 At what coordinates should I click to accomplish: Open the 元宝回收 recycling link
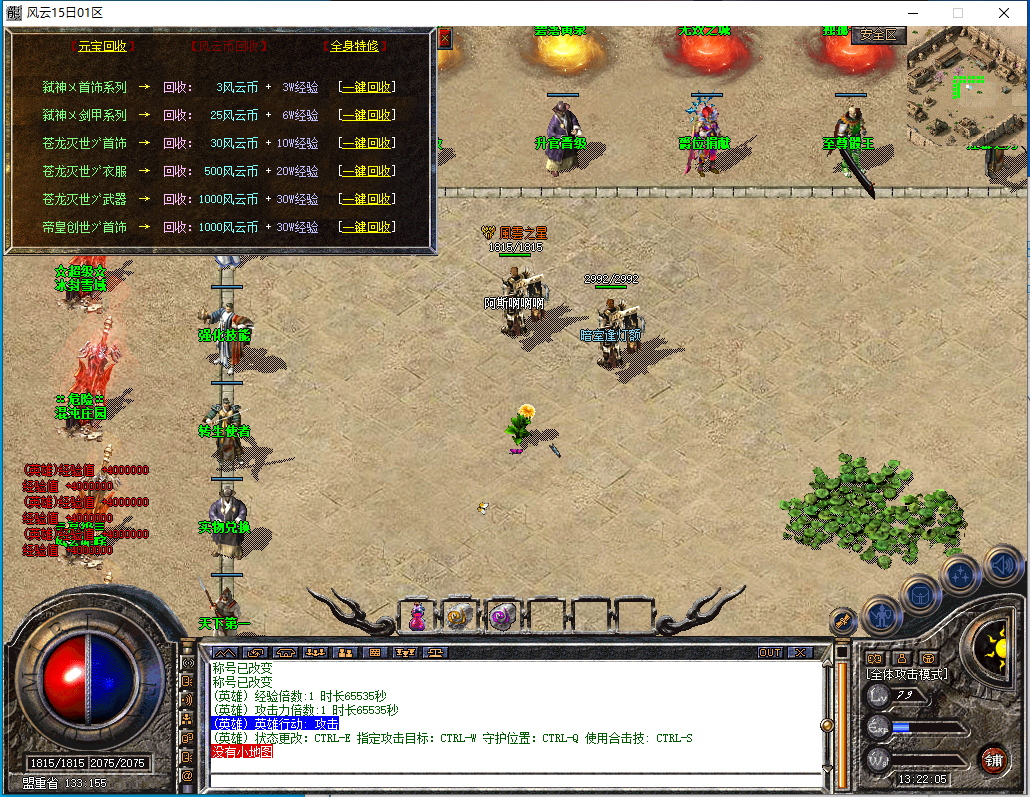103,46
